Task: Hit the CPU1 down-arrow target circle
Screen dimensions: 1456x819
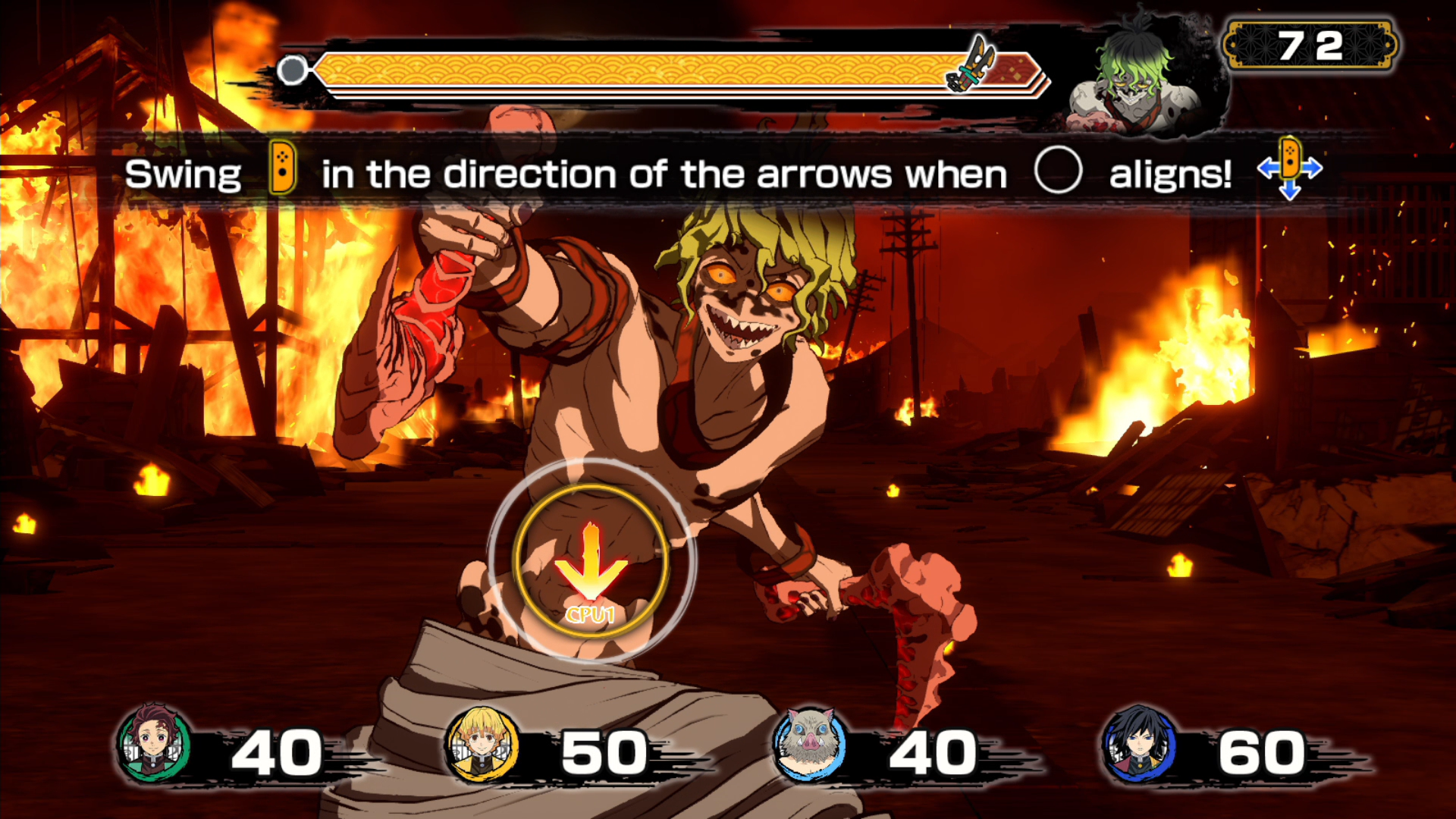Action: click(x=591, y=562)
